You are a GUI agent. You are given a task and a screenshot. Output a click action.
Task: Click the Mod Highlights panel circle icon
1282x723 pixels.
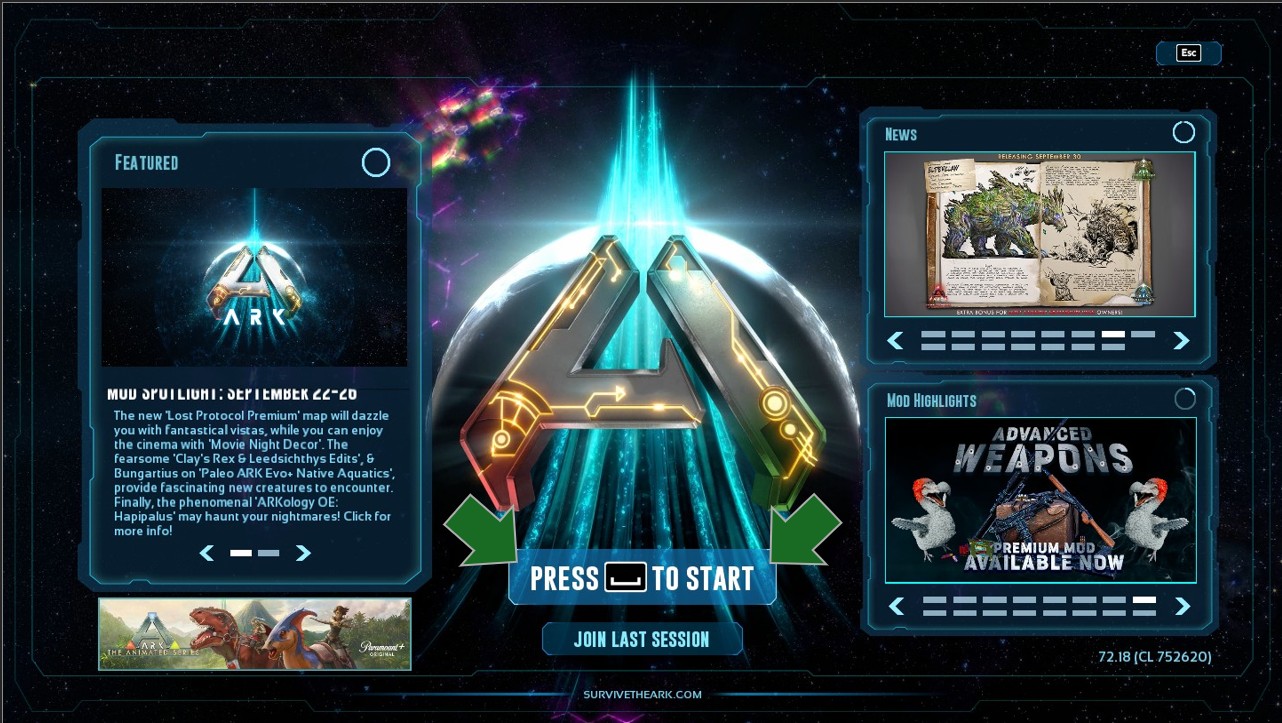pyautogui.click(x=1185, y=399)
